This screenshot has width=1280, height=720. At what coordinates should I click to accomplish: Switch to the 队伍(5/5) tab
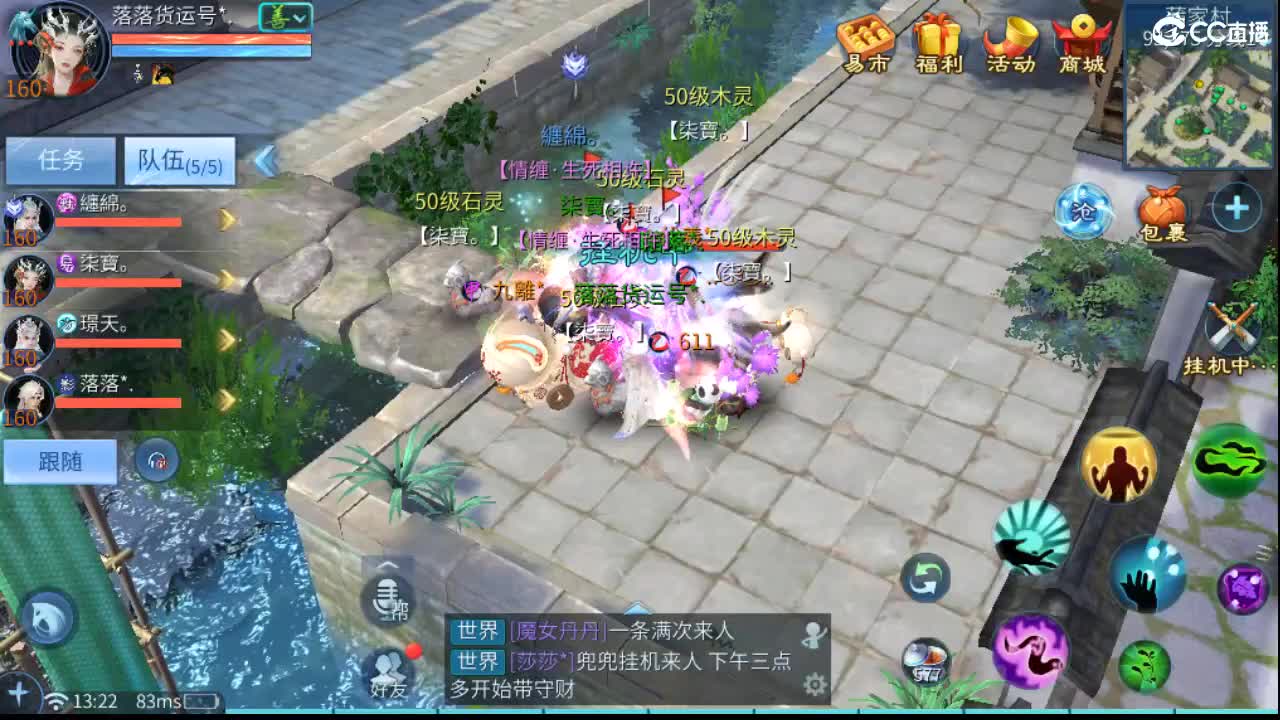click(178, 160)
